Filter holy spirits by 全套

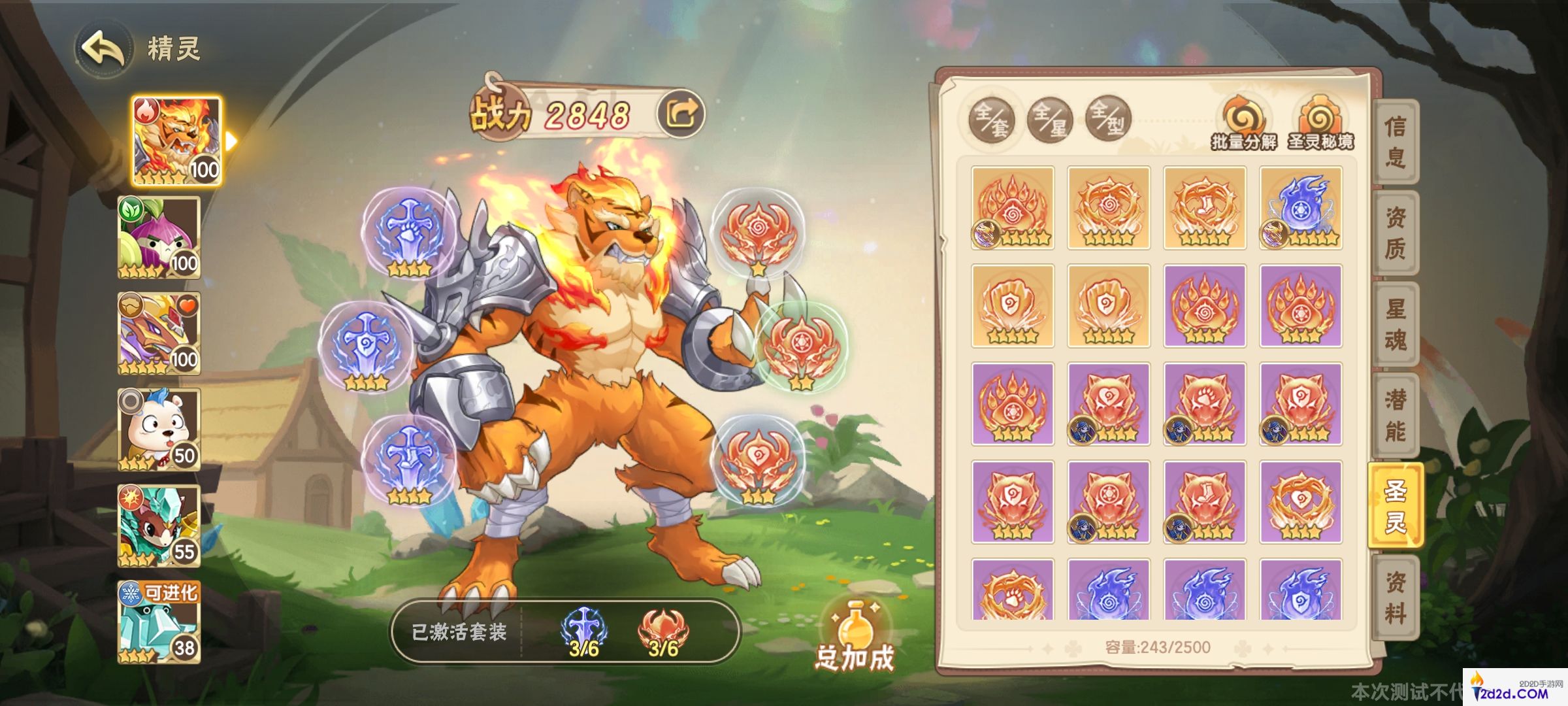pos(991,119)
